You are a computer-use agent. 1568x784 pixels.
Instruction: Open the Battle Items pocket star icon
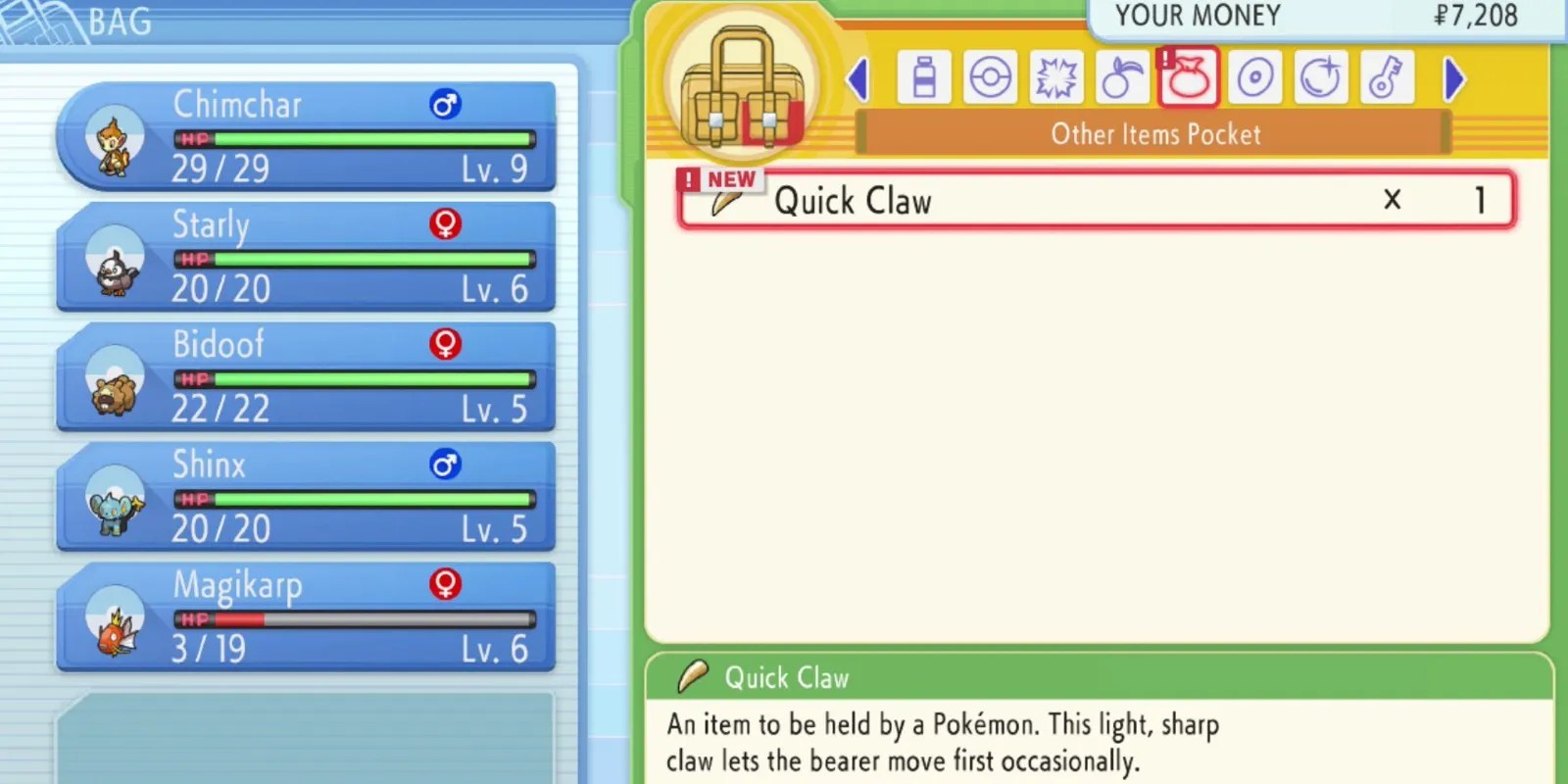1055,76
